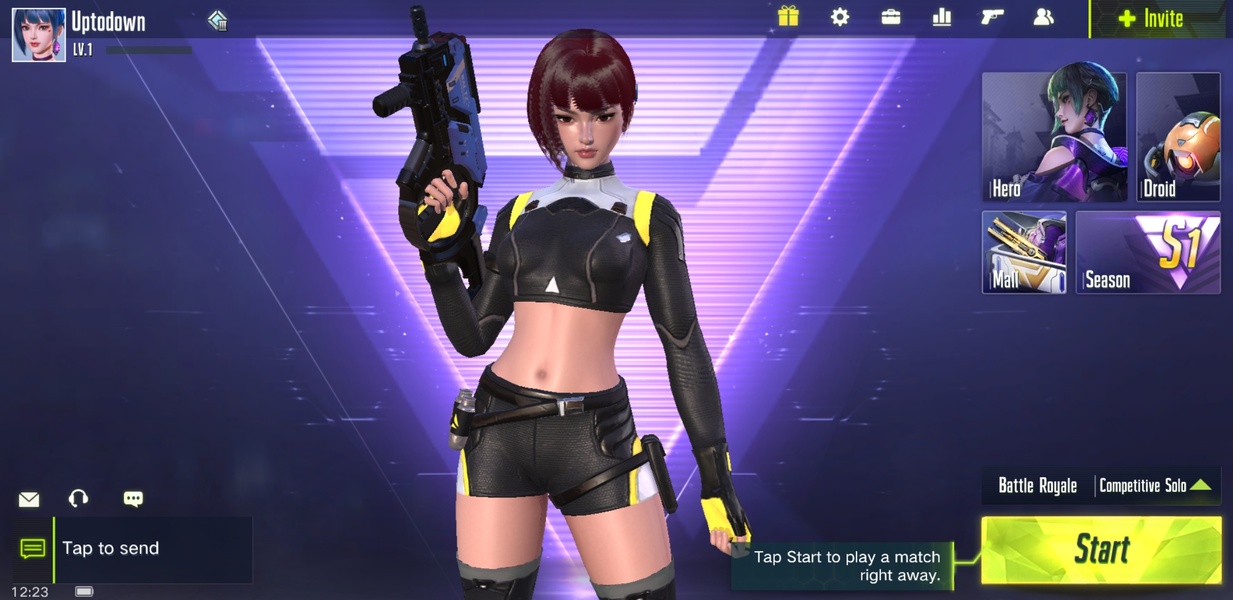Open the Uptodown player profile avatar

38,34
